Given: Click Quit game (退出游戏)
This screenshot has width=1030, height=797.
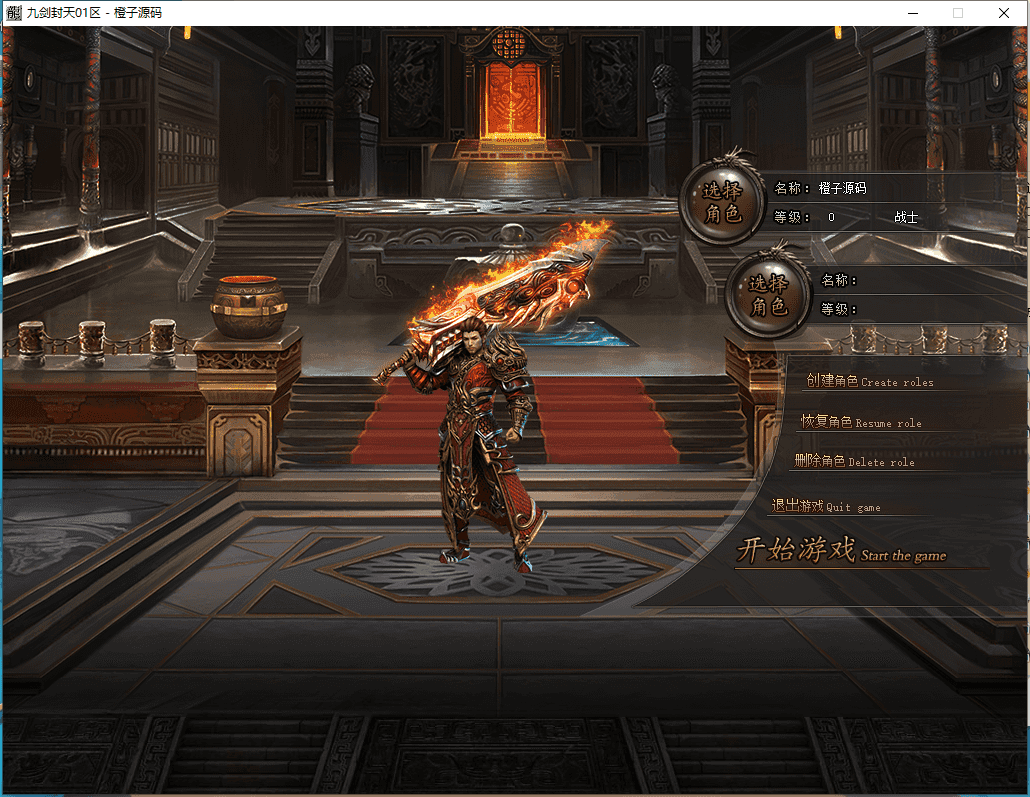Looking at the screenshot, I should click(826, 506).
